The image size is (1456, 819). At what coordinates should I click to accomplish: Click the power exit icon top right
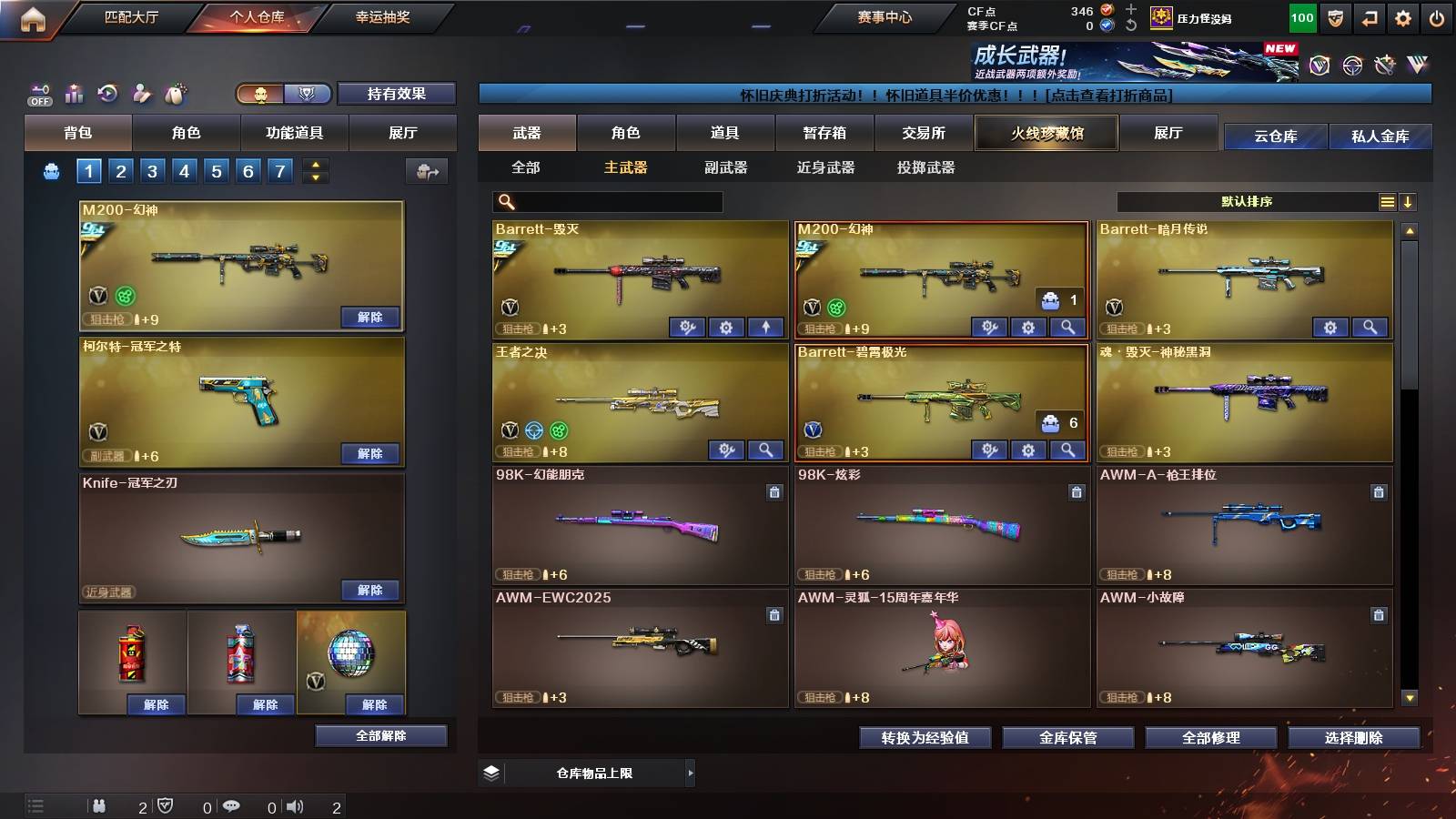1437,17
